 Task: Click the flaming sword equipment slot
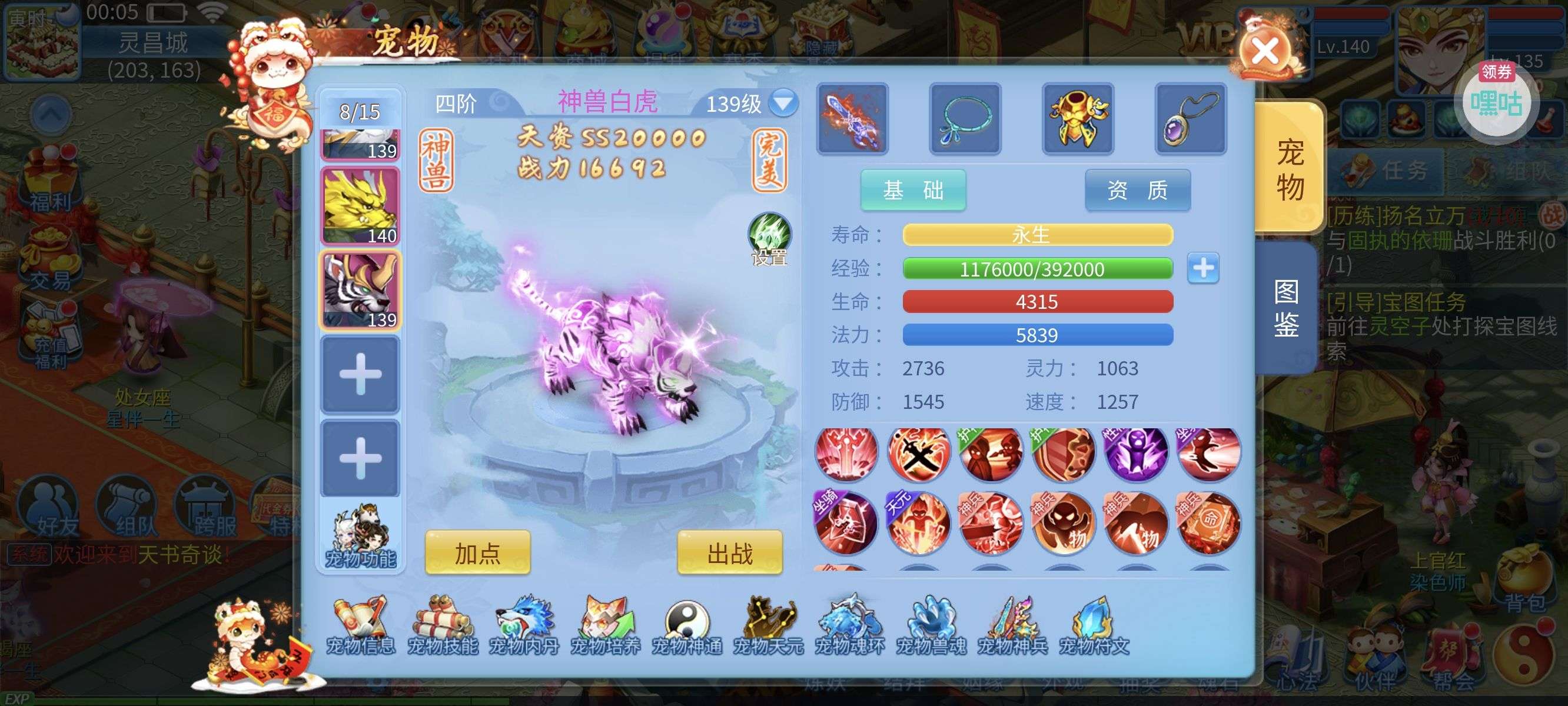coord(852,119)
